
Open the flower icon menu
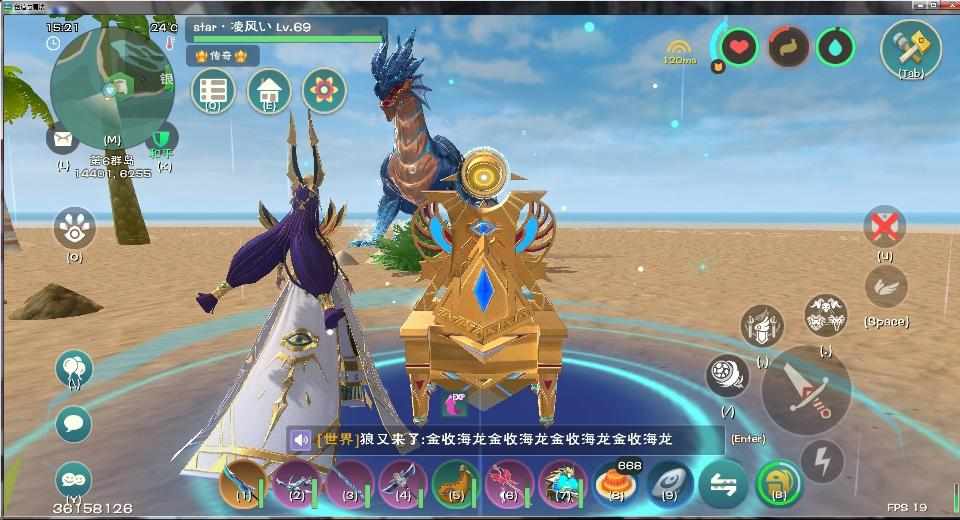click(x=323, y=91)
